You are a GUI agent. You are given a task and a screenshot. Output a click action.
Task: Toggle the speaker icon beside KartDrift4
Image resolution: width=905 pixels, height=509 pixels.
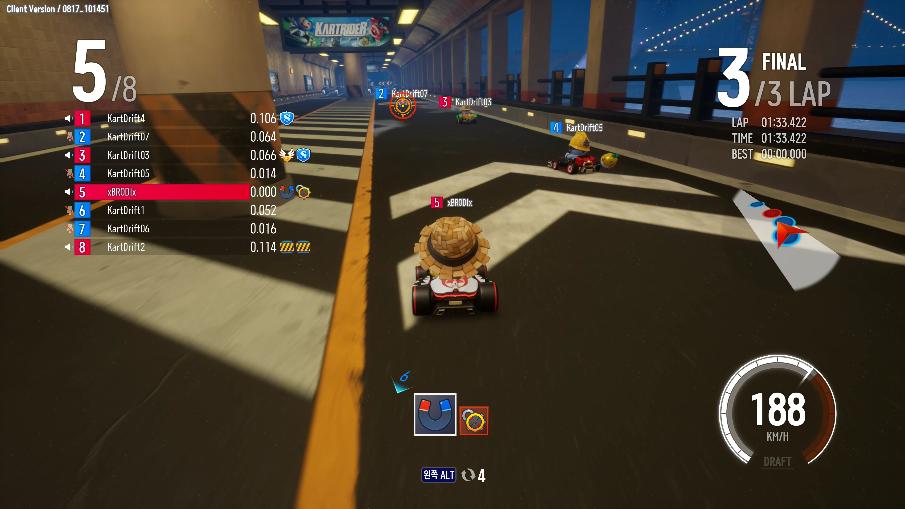coord(69,118)
